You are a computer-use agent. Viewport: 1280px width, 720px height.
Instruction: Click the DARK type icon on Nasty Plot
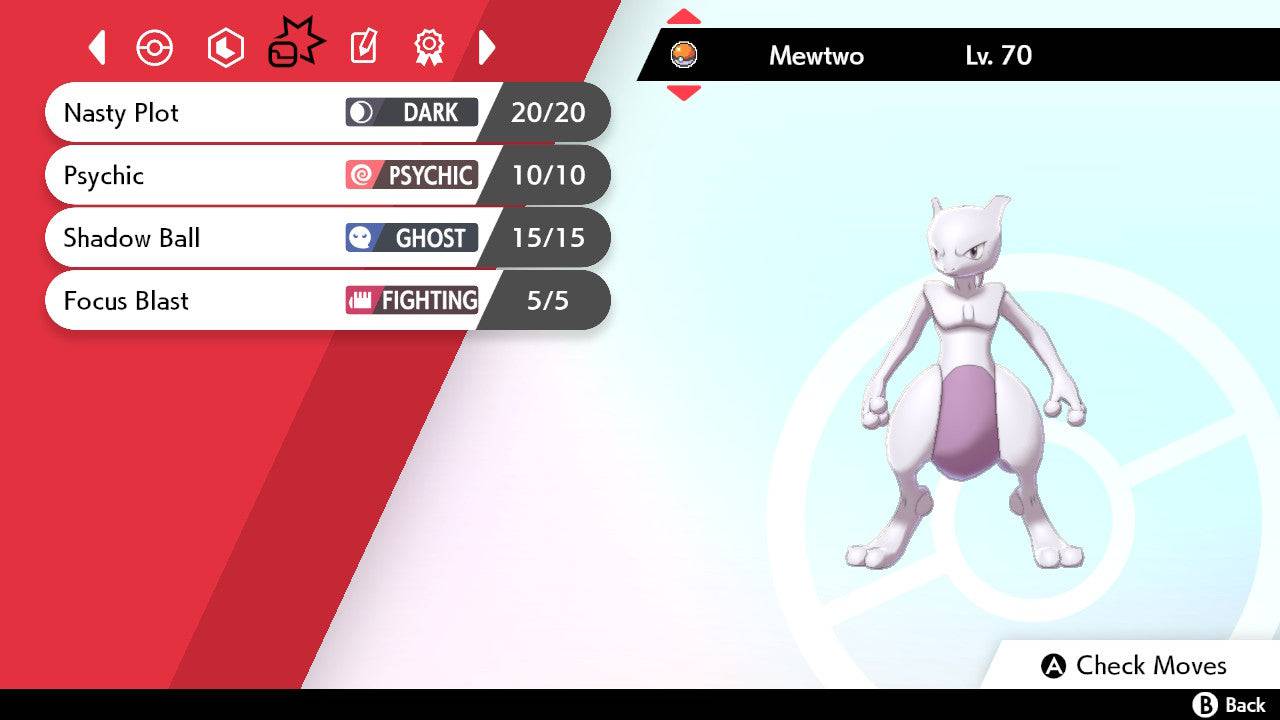point(363,112)
